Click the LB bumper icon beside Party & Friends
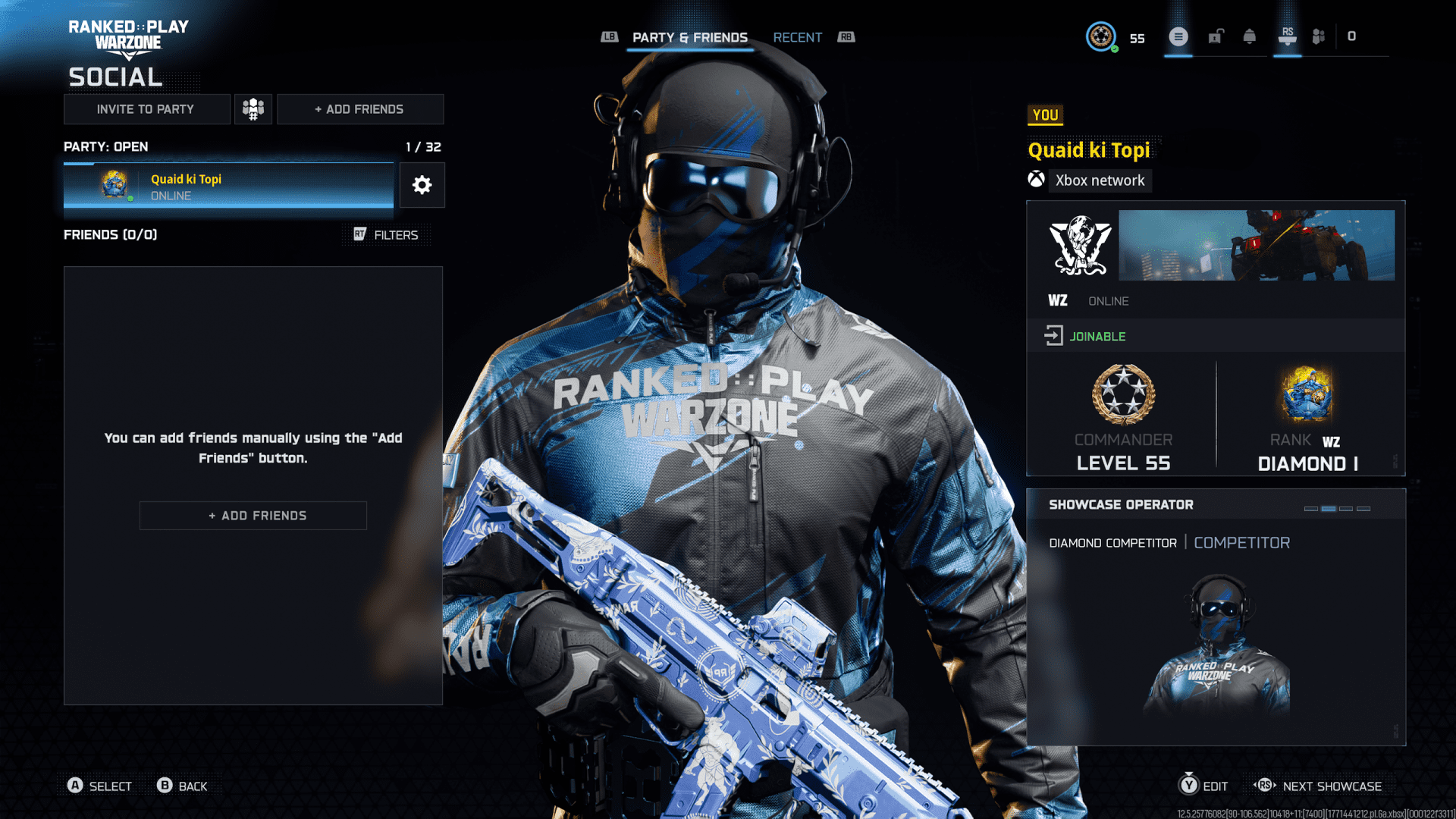Image resolution: width=1456 pixels, height=819 pixels. click(x=609, y=36)
